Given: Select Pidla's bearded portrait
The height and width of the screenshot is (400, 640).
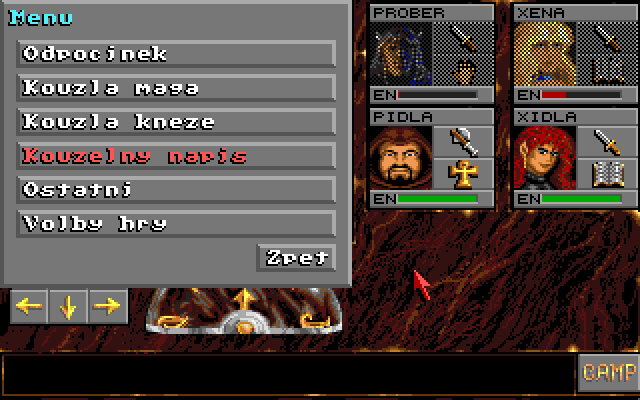Looking at the screenshot, I should (401, 158).
